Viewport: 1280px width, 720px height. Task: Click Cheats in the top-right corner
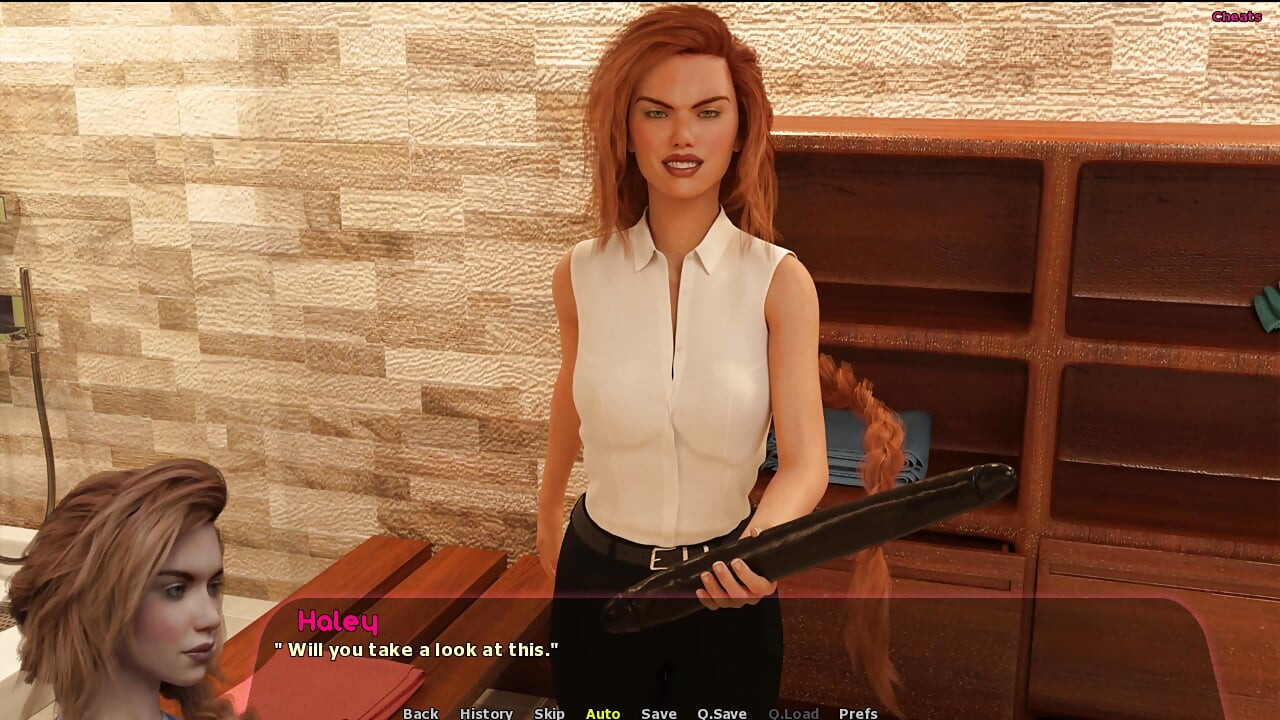point(1237,15)
